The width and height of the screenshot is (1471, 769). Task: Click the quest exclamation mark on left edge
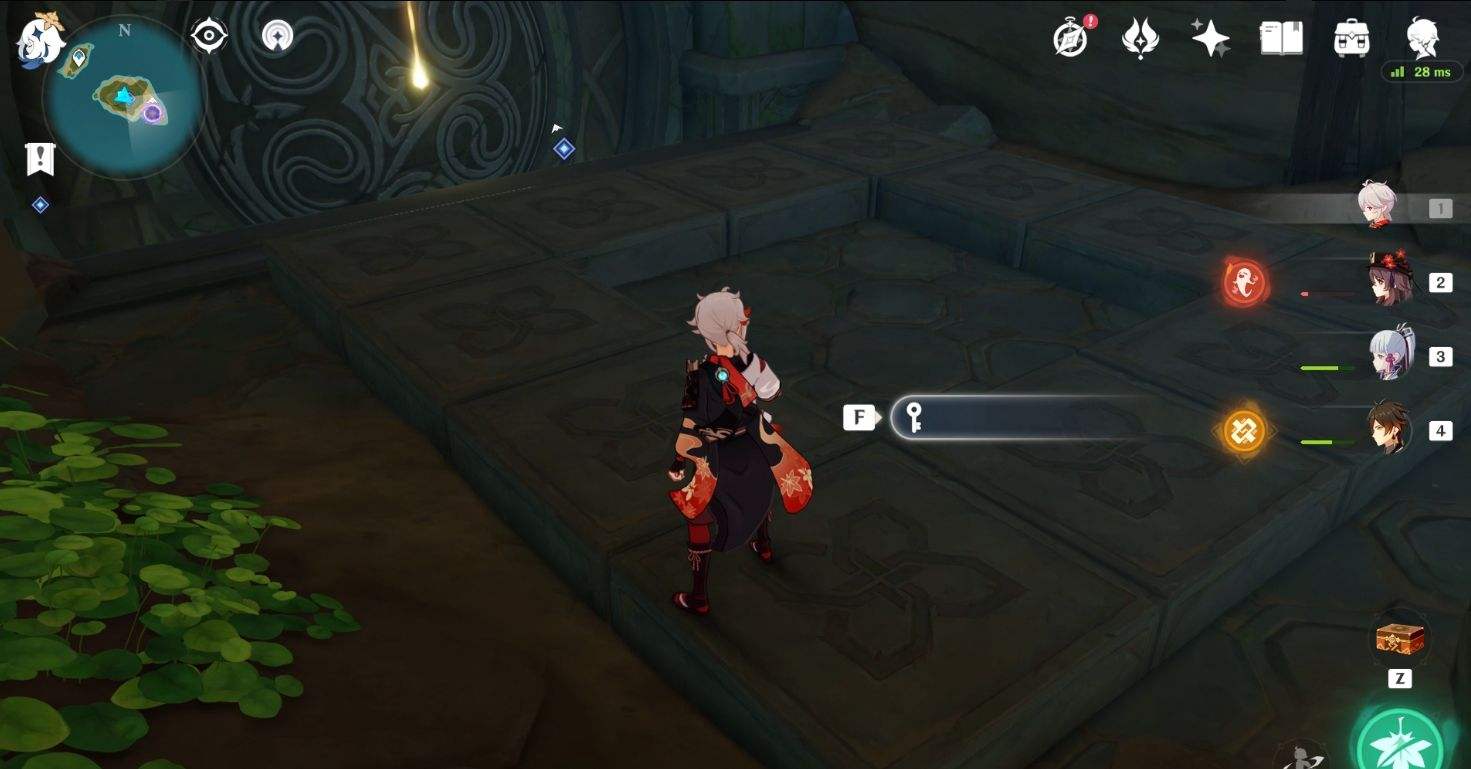39,157
